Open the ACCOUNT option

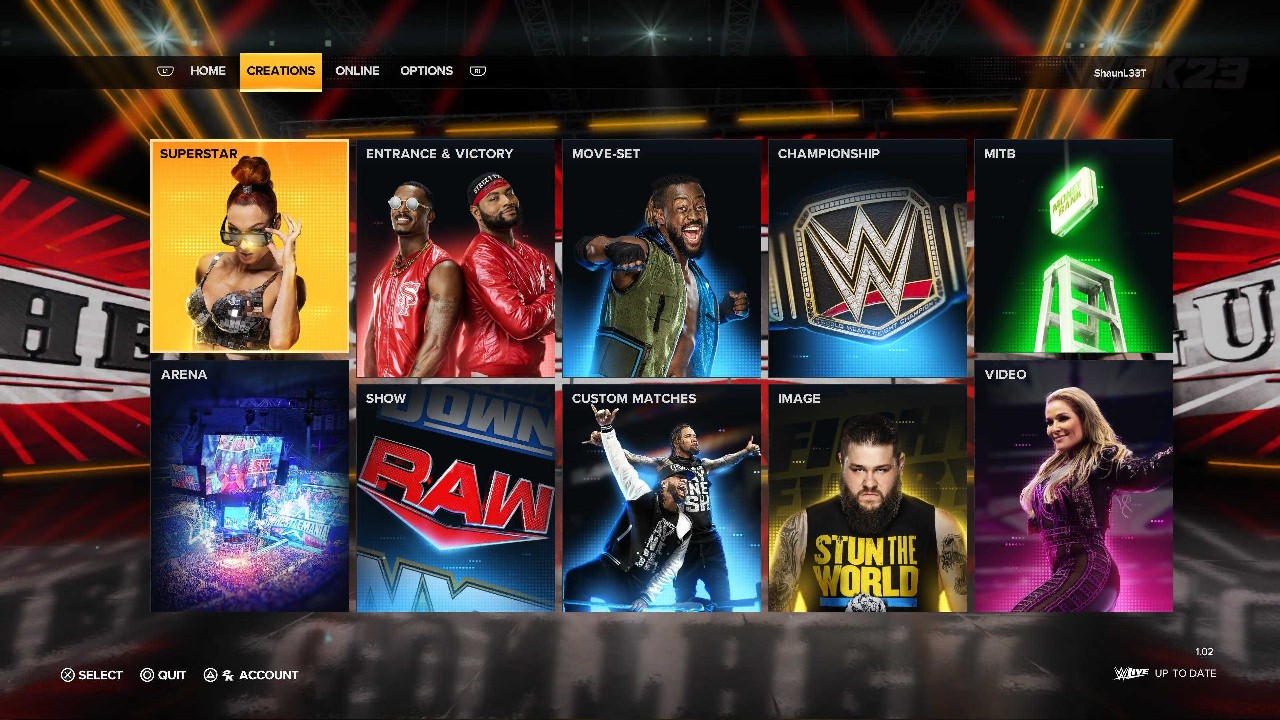coord(252,675)
